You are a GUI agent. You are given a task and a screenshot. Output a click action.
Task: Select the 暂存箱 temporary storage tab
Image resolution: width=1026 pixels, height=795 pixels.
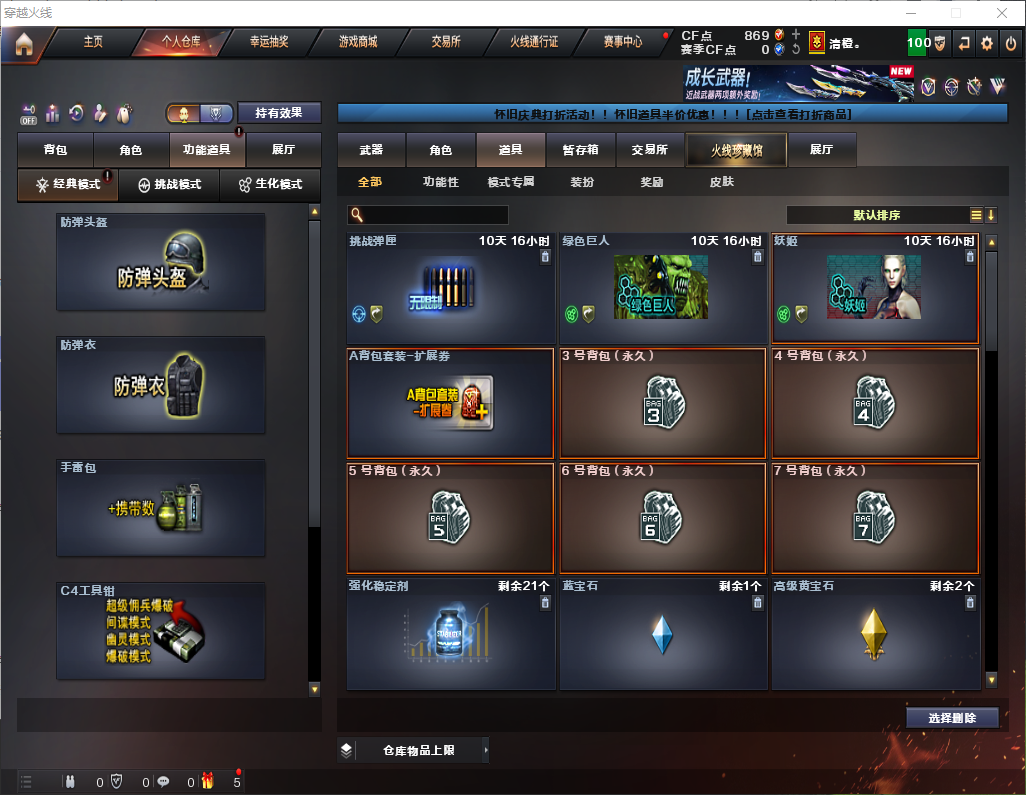pyautogui.click(x=581, y=150)
